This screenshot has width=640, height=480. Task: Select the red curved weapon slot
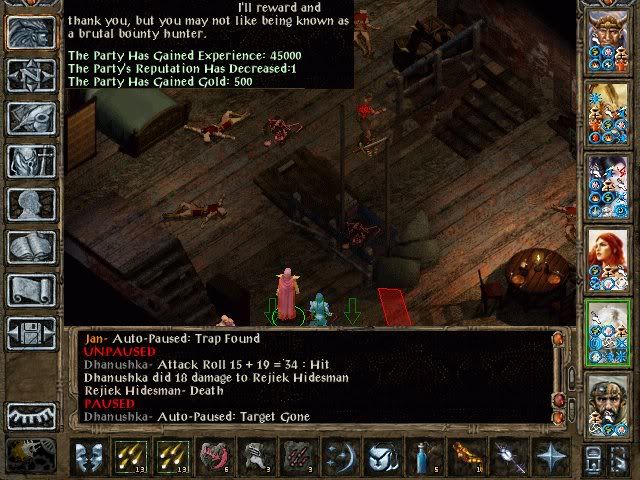214,456
